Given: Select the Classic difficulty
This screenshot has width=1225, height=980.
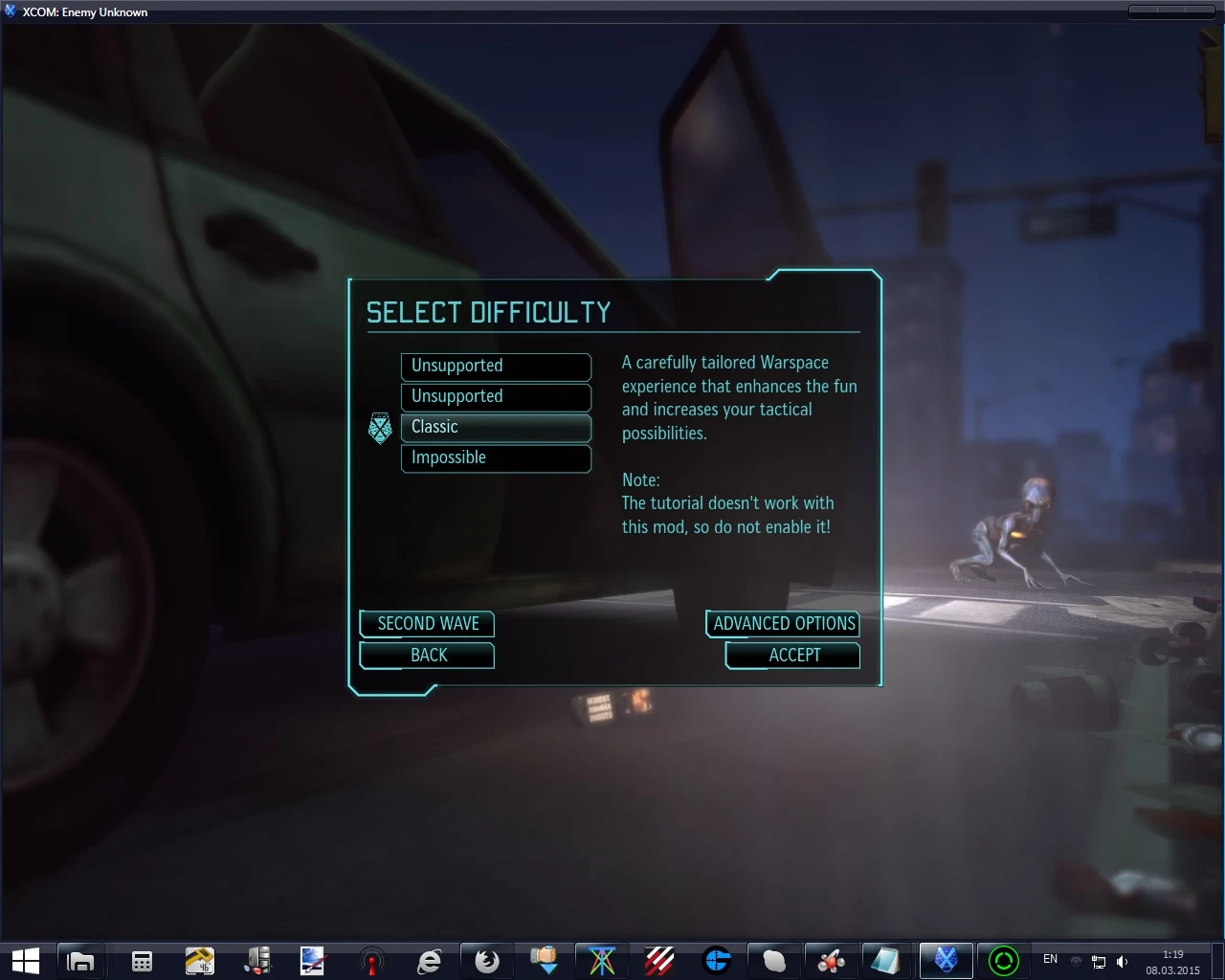Looking at the screenshot, I should (x=496, y=427).
